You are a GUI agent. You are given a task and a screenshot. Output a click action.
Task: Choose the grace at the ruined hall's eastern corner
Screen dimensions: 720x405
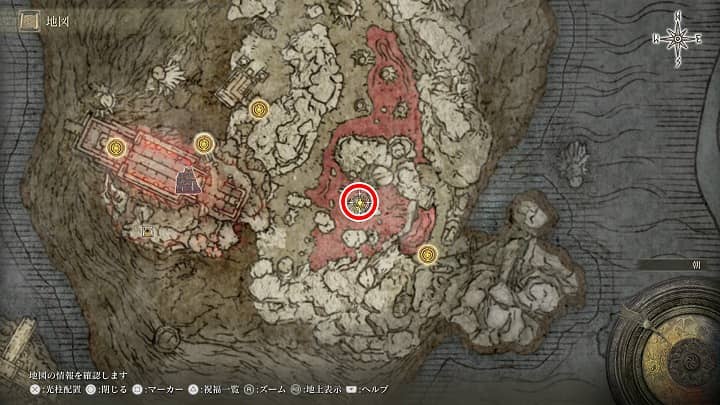[205, 145]
